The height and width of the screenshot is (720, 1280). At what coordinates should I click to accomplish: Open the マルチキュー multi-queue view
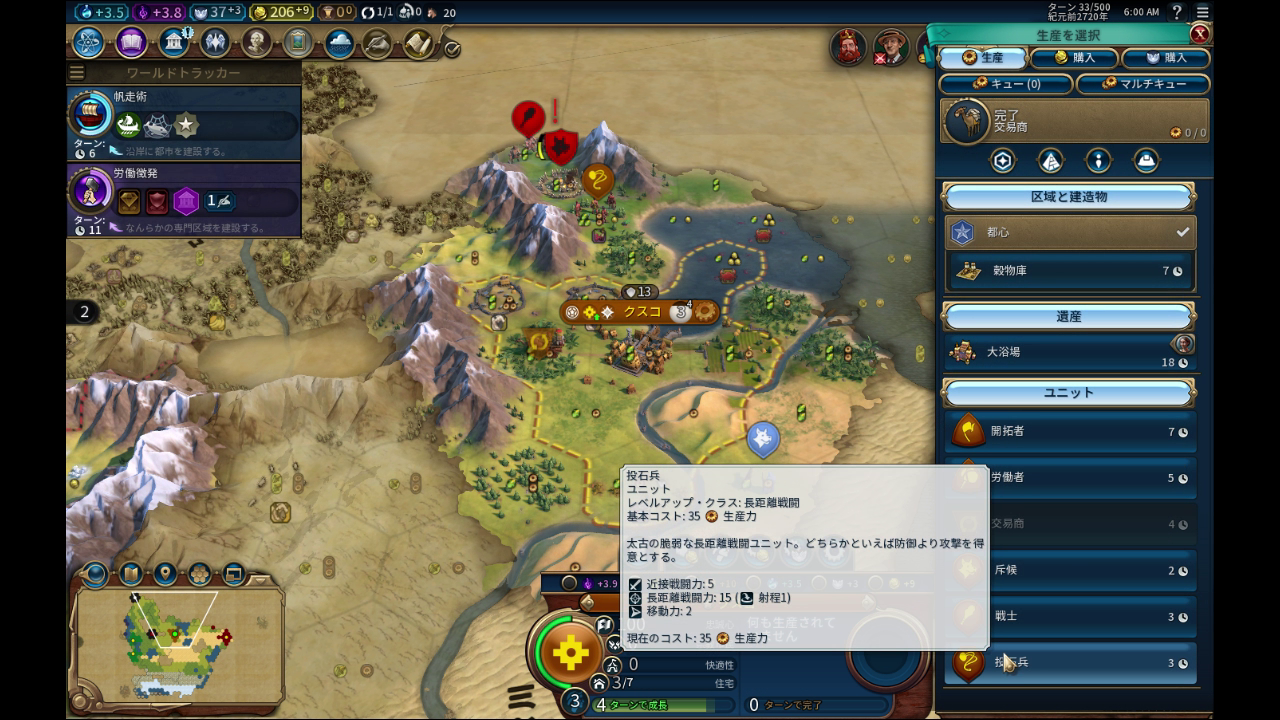pyautogui.click(x=1142, y=84)
